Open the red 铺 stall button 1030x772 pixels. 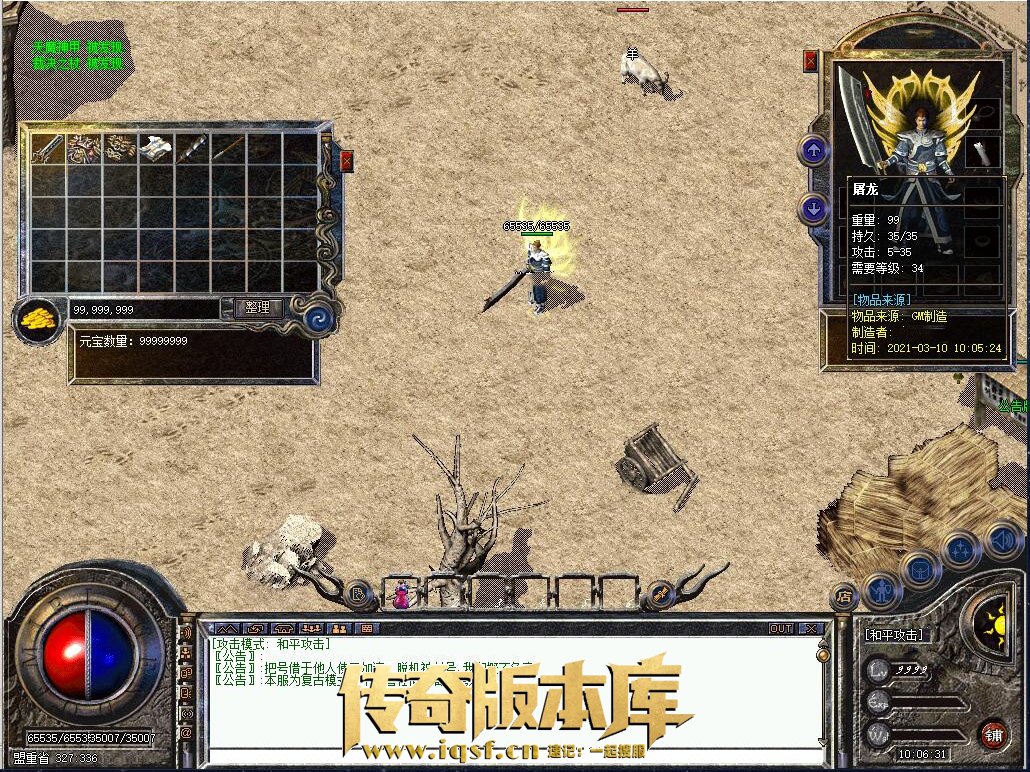pos(992,735)
